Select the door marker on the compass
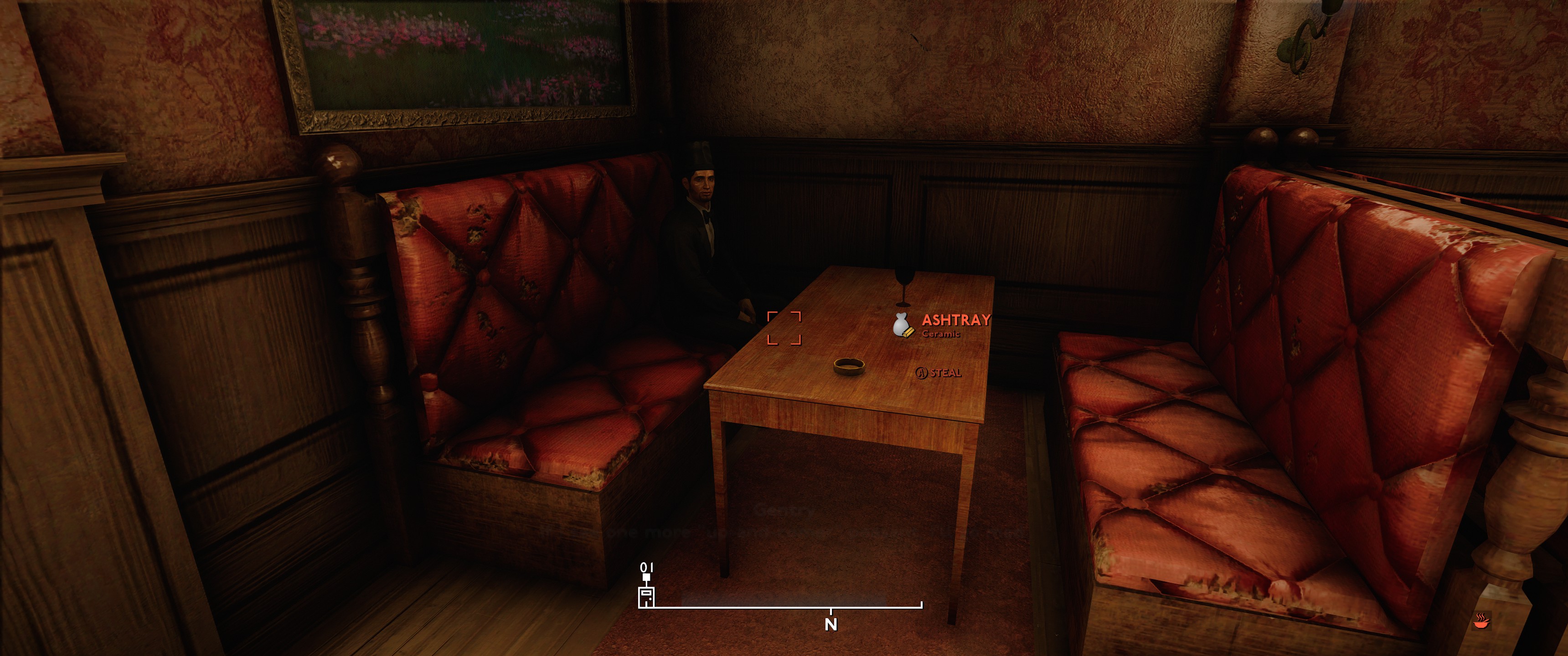 646,596
